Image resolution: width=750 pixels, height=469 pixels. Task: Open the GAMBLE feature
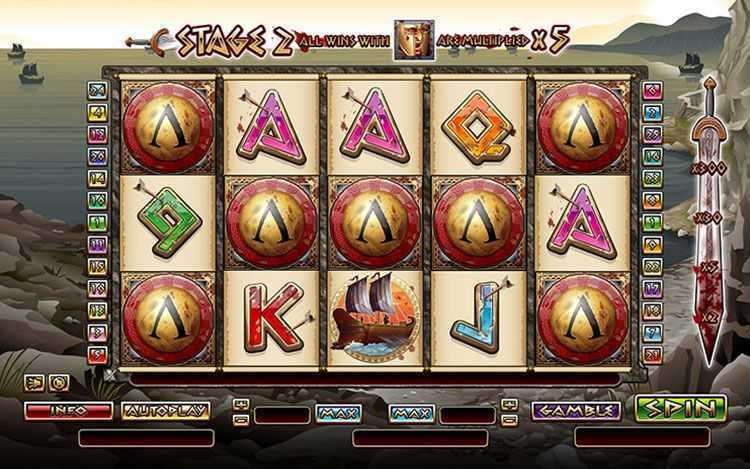[575, 410]
